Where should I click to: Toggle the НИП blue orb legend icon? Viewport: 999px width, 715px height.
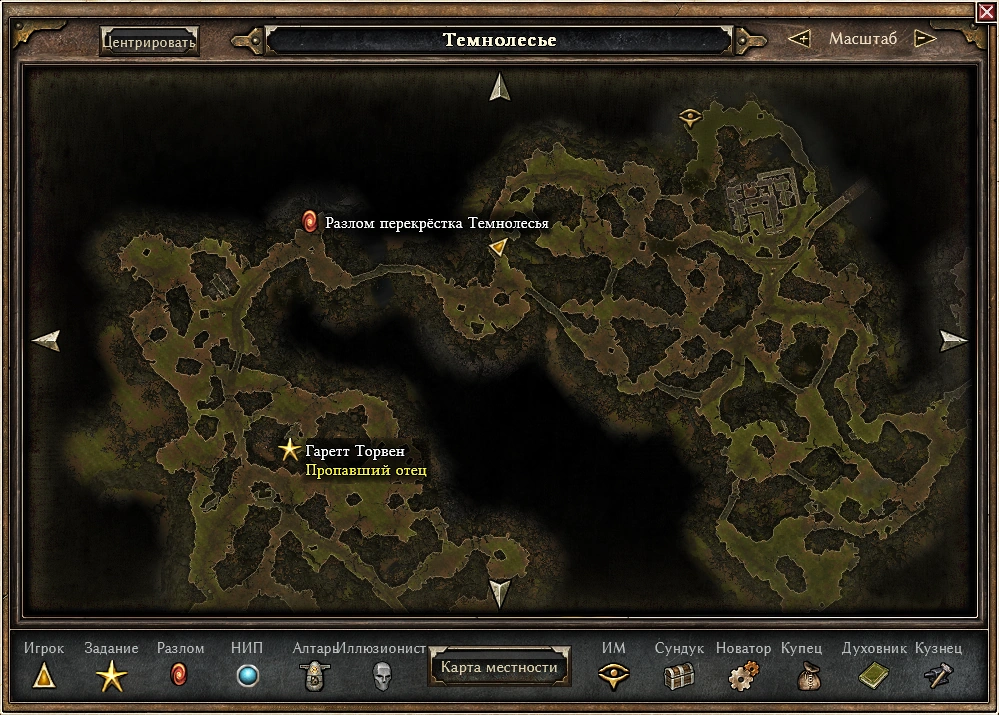247,676
